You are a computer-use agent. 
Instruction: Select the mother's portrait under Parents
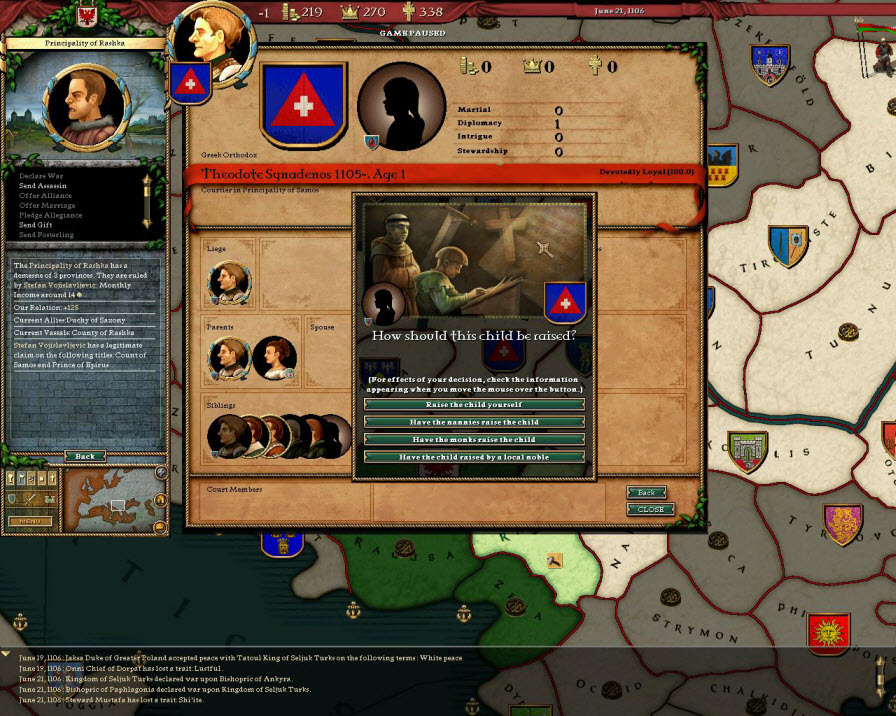tap(274, 358)
